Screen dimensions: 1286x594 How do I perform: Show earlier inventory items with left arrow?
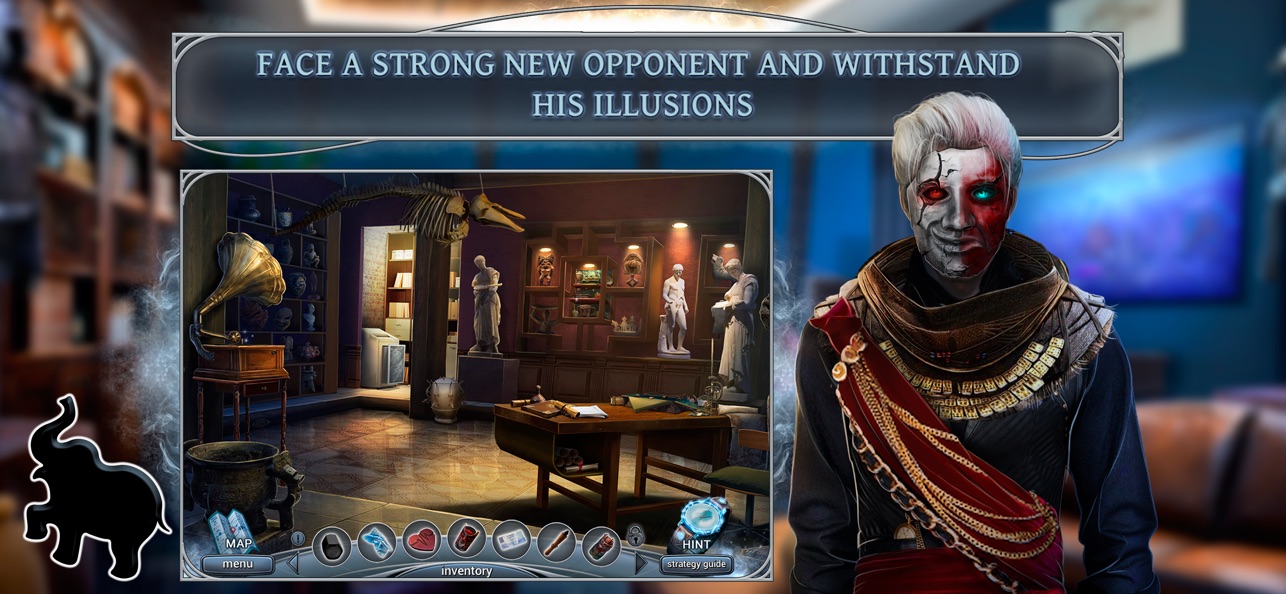pos(294,563)
